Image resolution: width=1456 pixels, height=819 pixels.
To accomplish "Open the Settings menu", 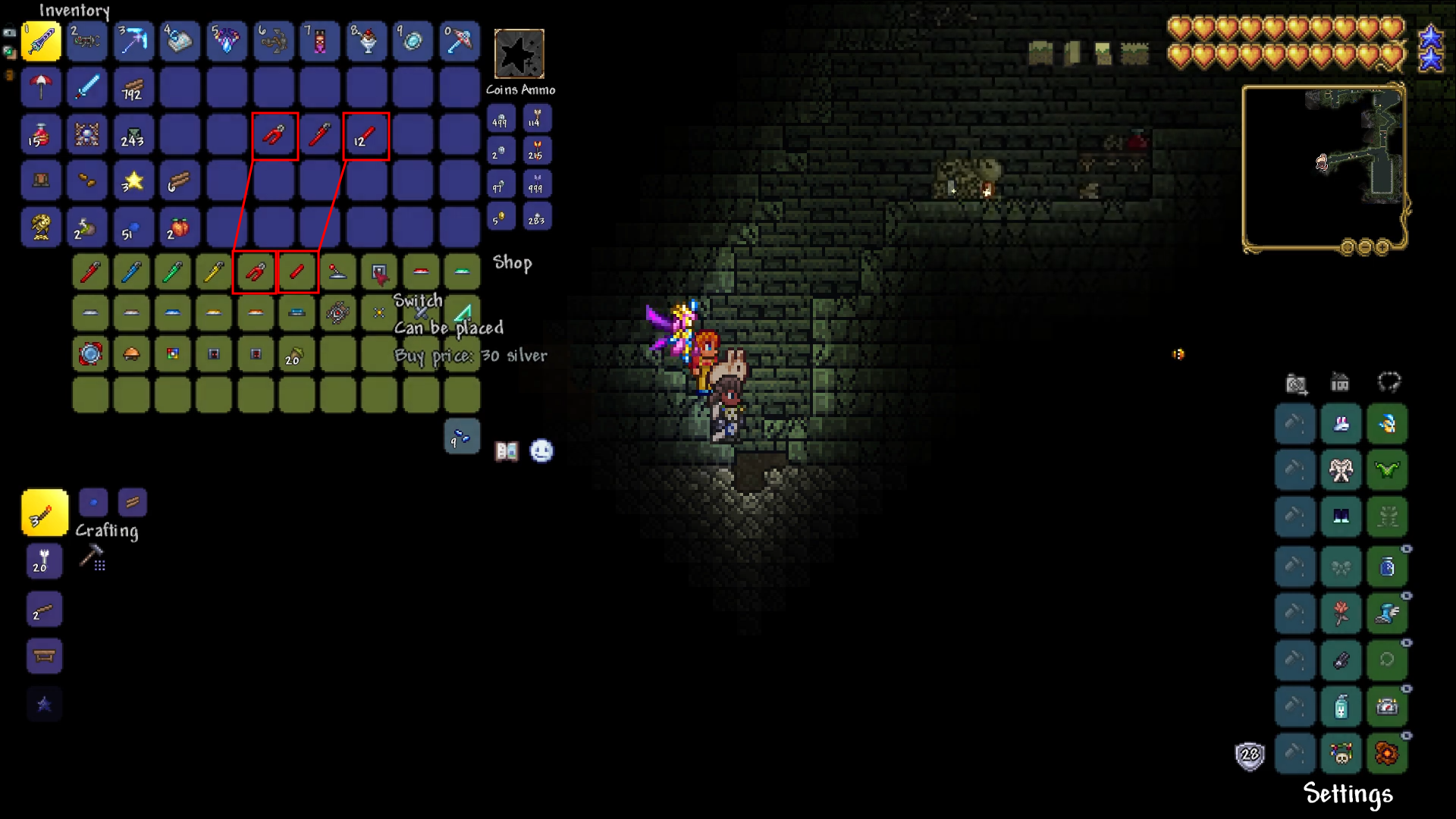I will click(1348, 793).
